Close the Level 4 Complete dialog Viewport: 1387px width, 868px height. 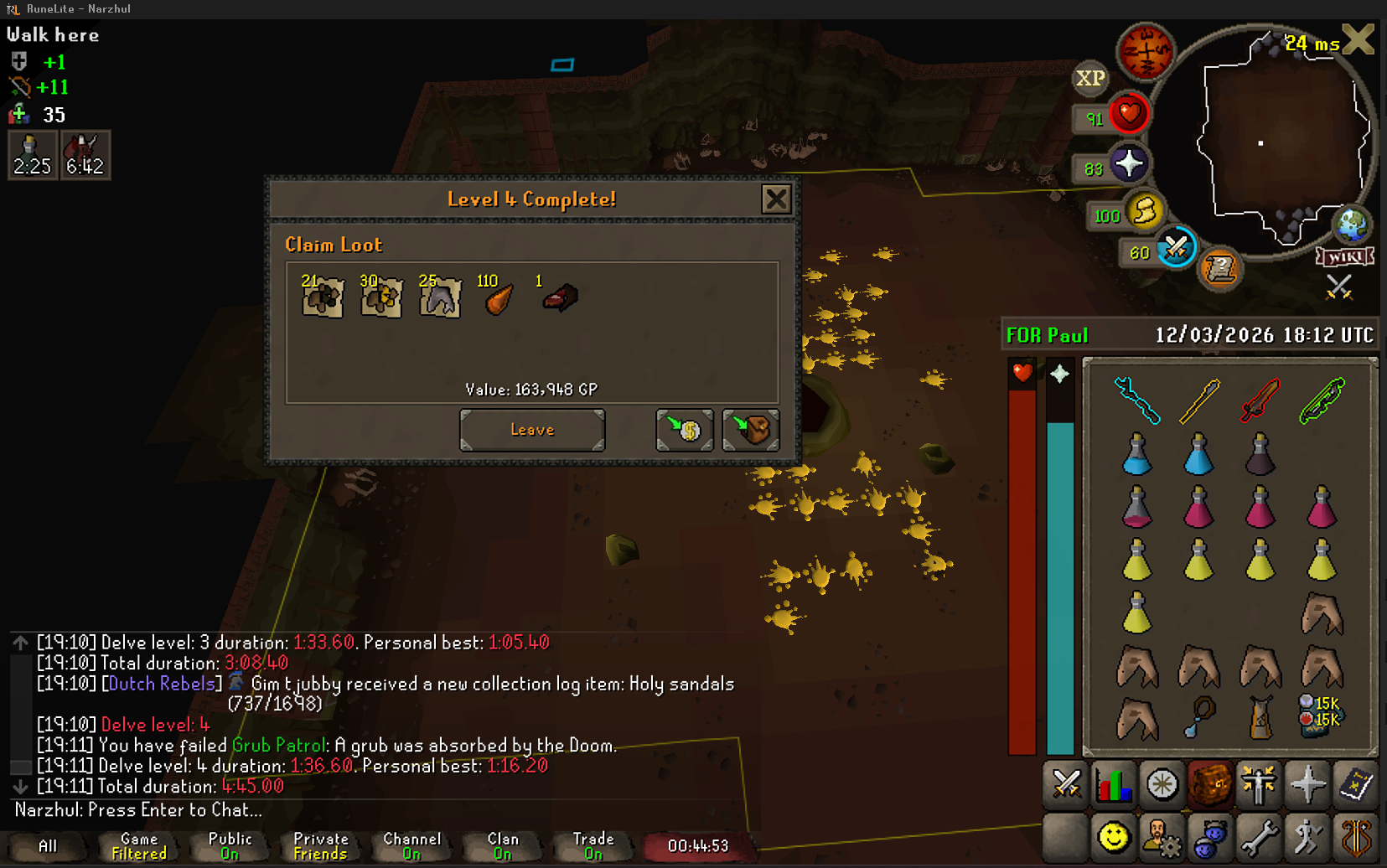(776, 199)
